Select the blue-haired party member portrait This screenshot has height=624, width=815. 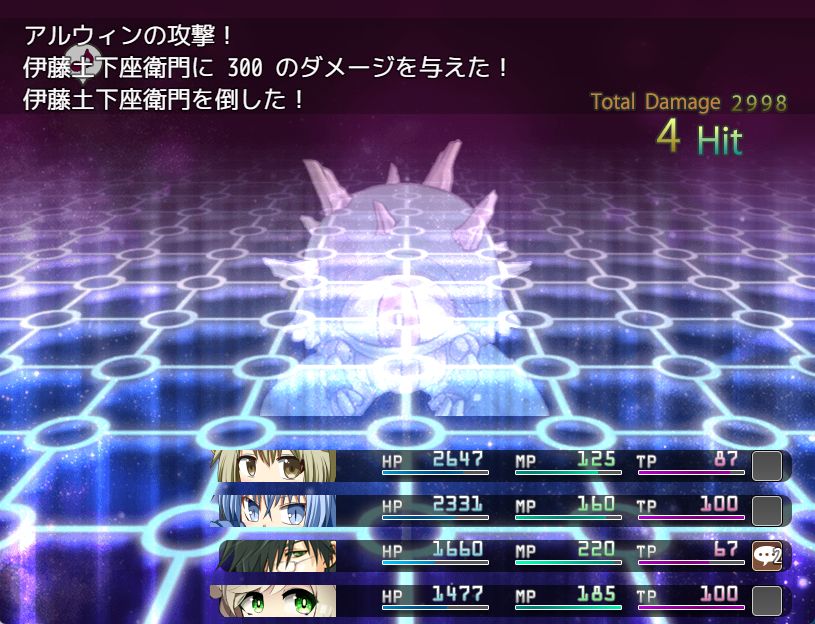coord(274,510)
